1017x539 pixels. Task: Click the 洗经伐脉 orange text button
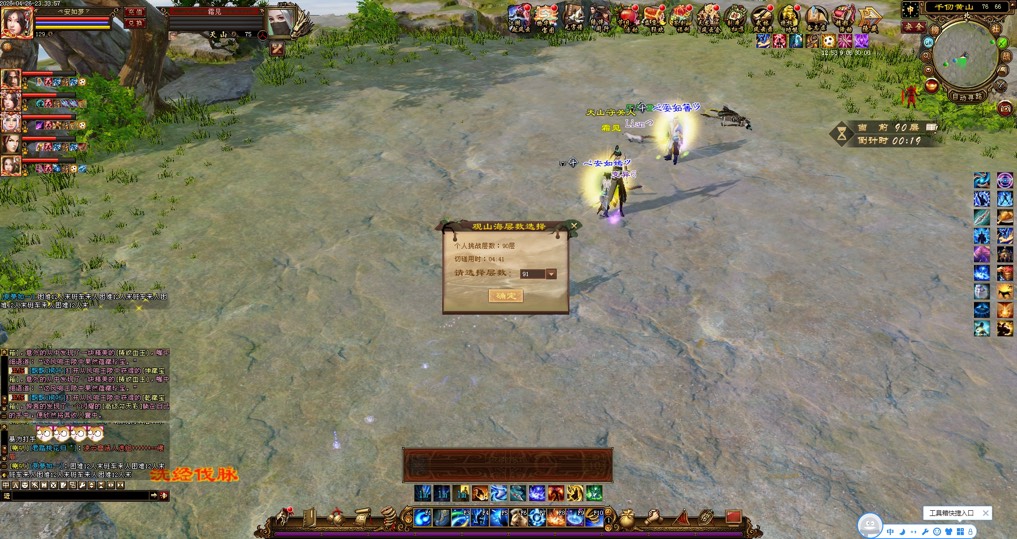coord(195,474)
